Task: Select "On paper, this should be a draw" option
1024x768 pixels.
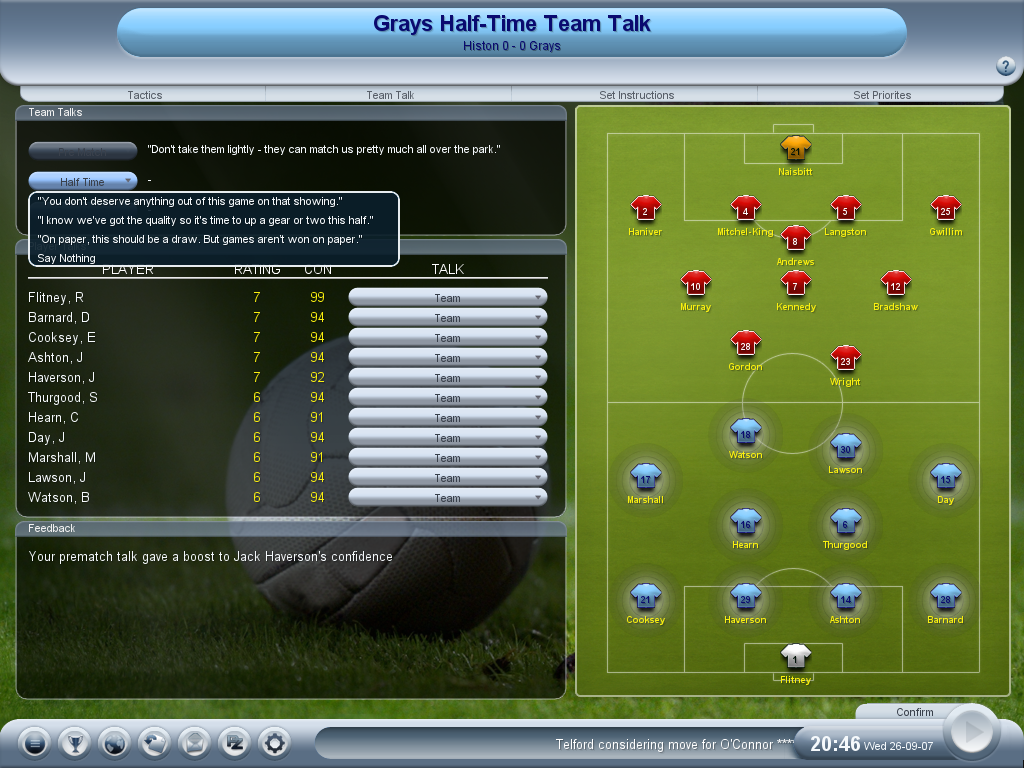Action: [x=199, y=239]
